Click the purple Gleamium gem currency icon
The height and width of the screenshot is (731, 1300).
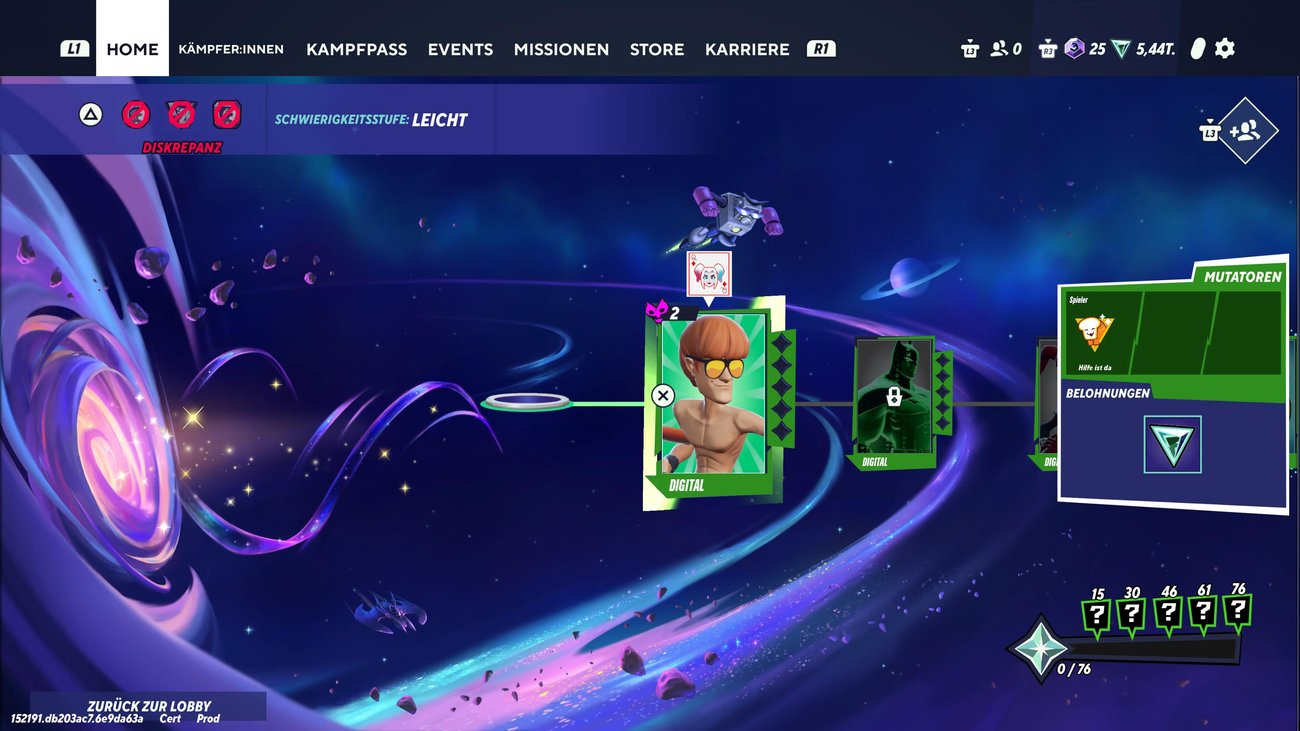click(1074, 48)
